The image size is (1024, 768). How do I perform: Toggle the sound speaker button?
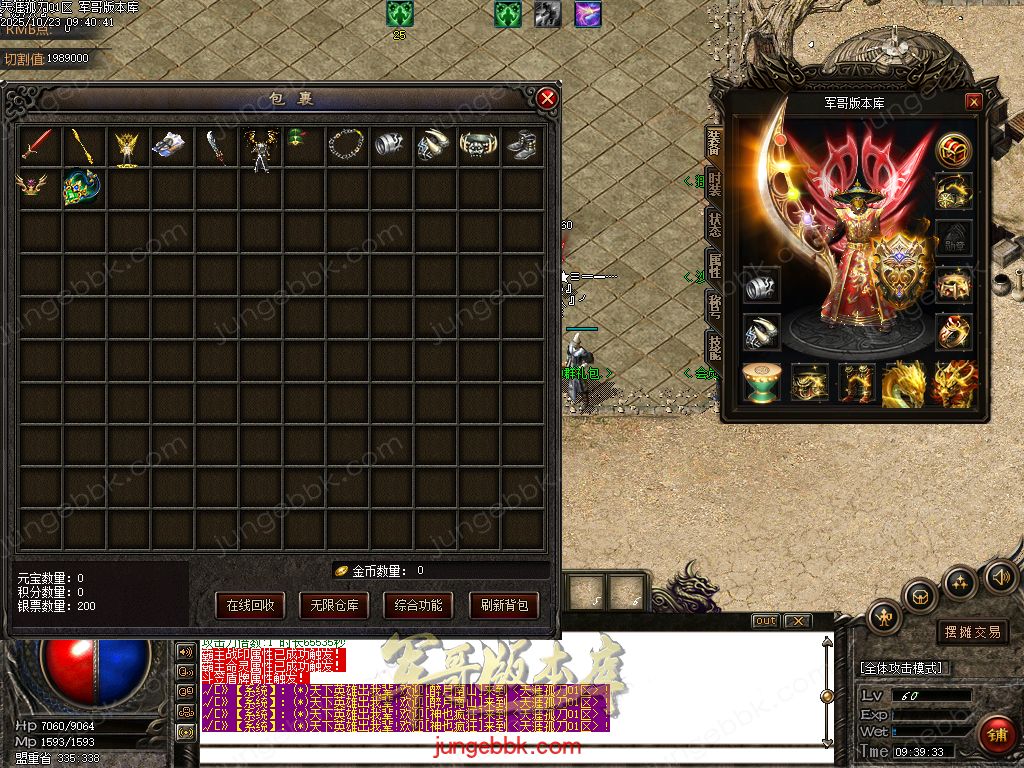(x=1001, y=577)
